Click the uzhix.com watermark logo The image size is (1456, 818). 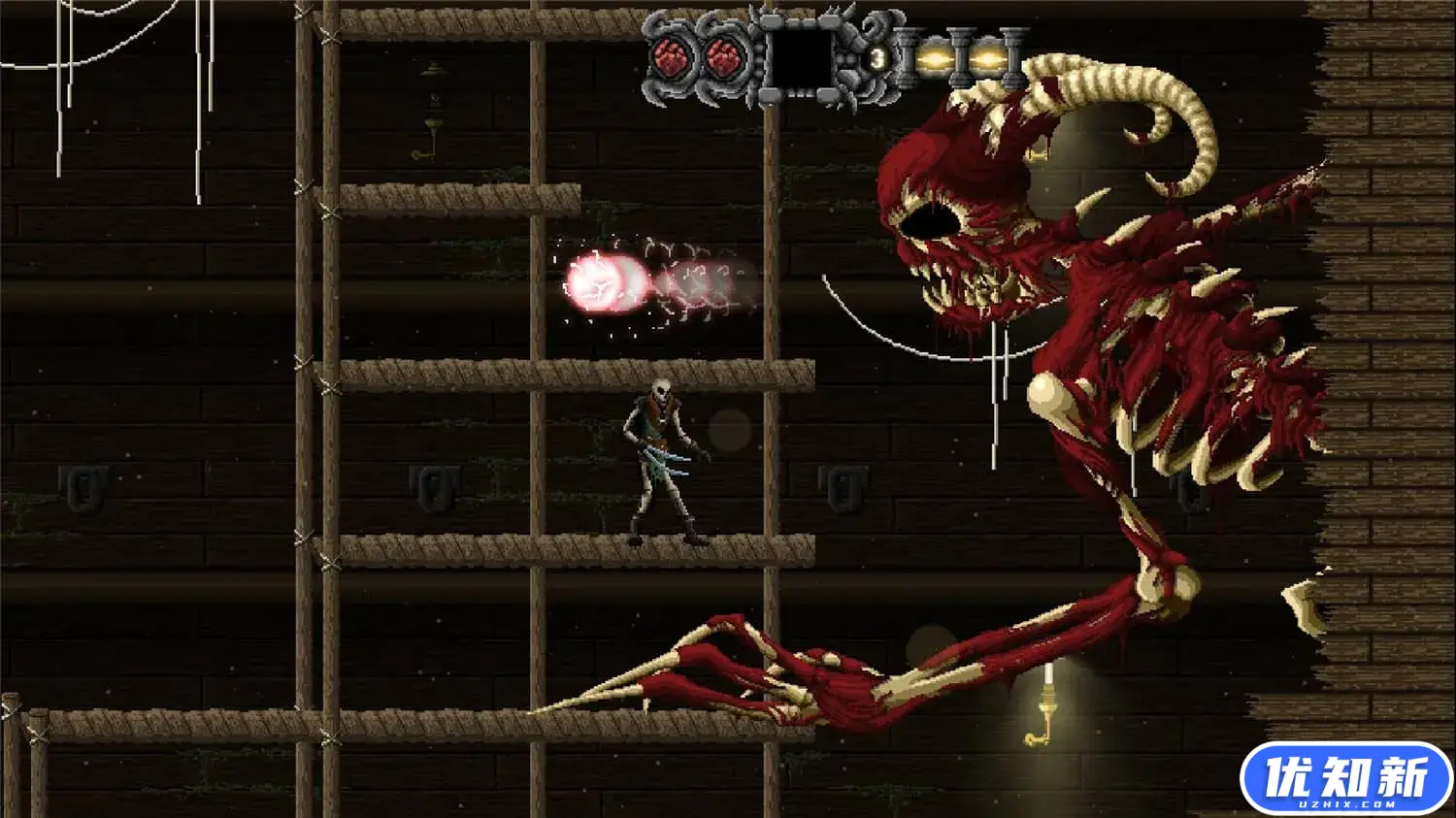[1344, 778]
